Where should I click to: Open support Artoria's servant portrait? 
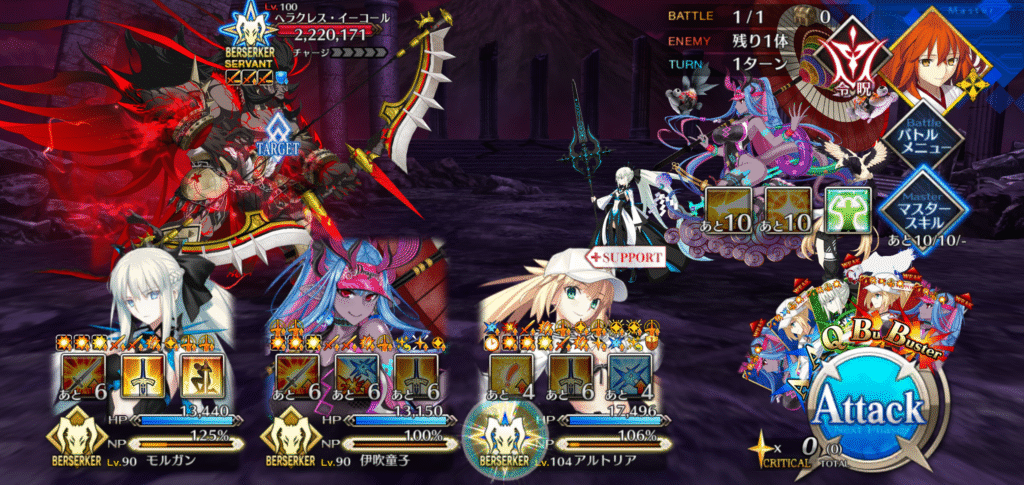pos(560,295)
